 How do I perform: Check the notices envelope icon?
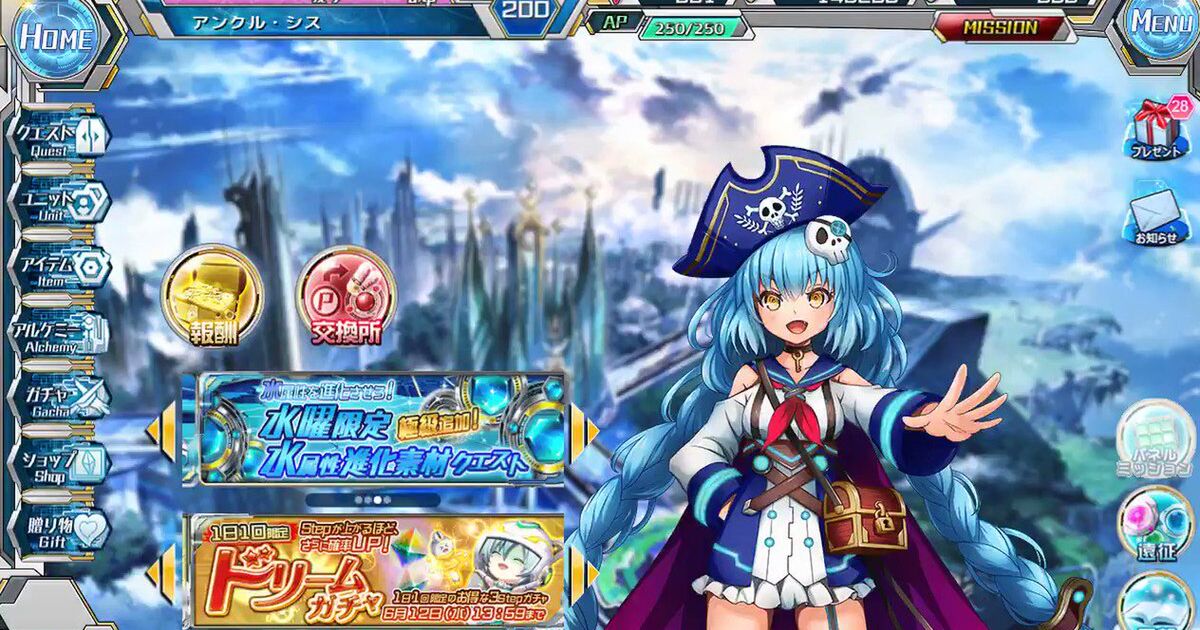click(x=1155, y=217)
